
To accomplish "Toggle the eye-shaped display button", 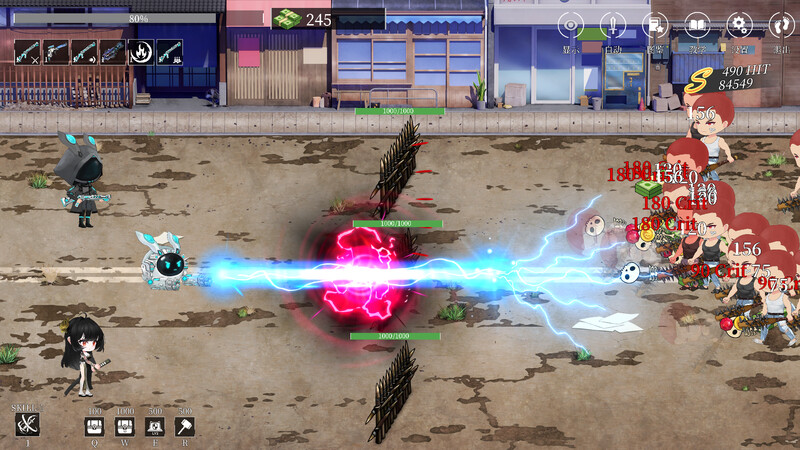I will [570, 25].
